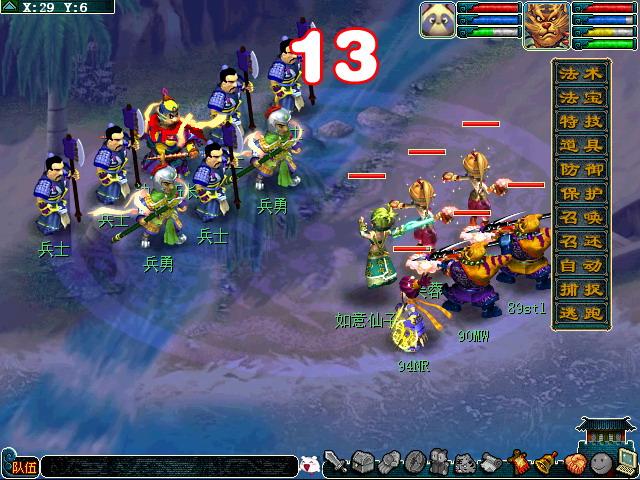Open the treasure chest inventory icon
640x480 pixels.
[362, 465]
